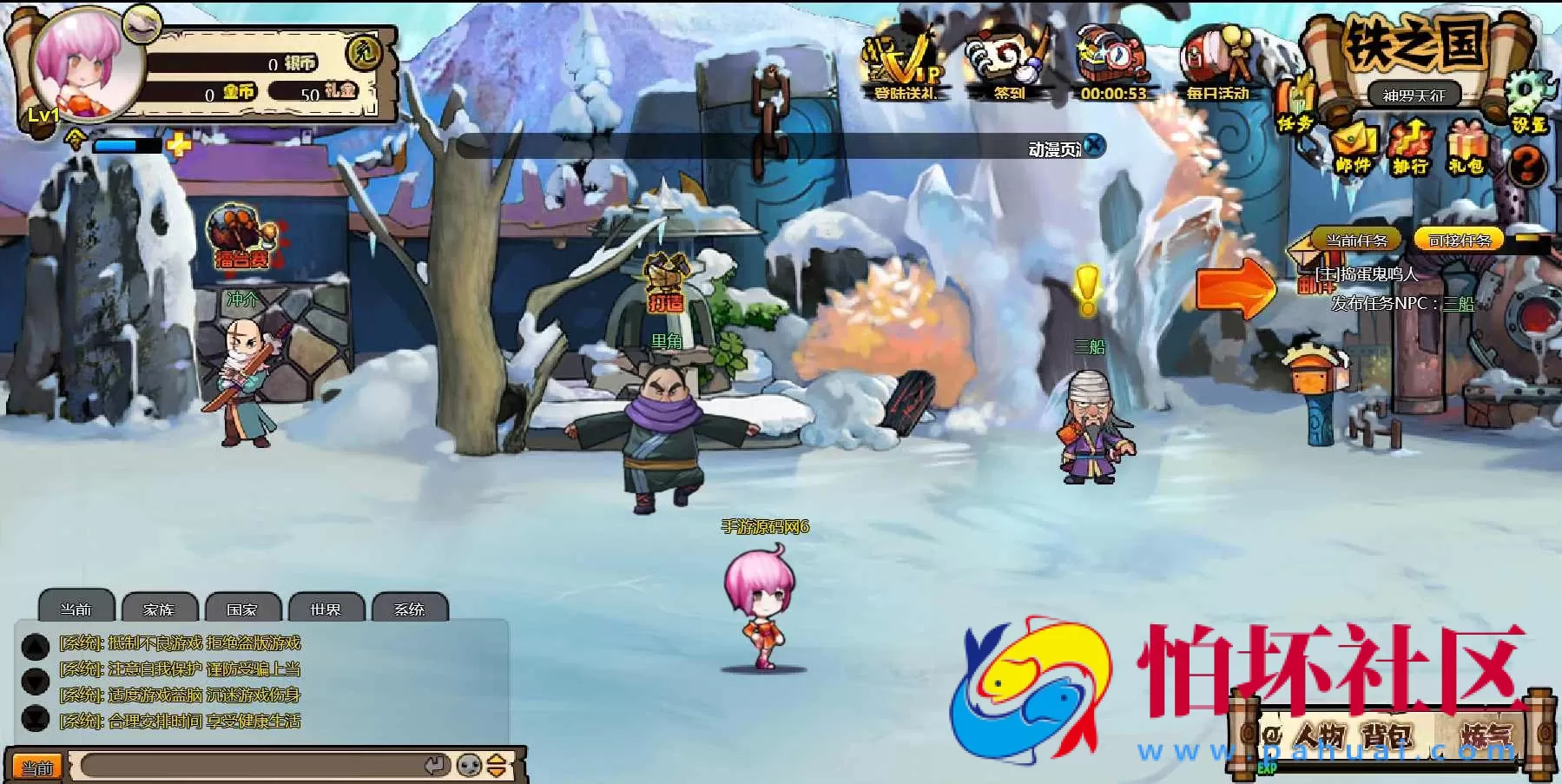Image resolution: width=1562 pixels, height=784 pixels.
Task: Open the 设置 settings gear
Action: pos(1530,102)
